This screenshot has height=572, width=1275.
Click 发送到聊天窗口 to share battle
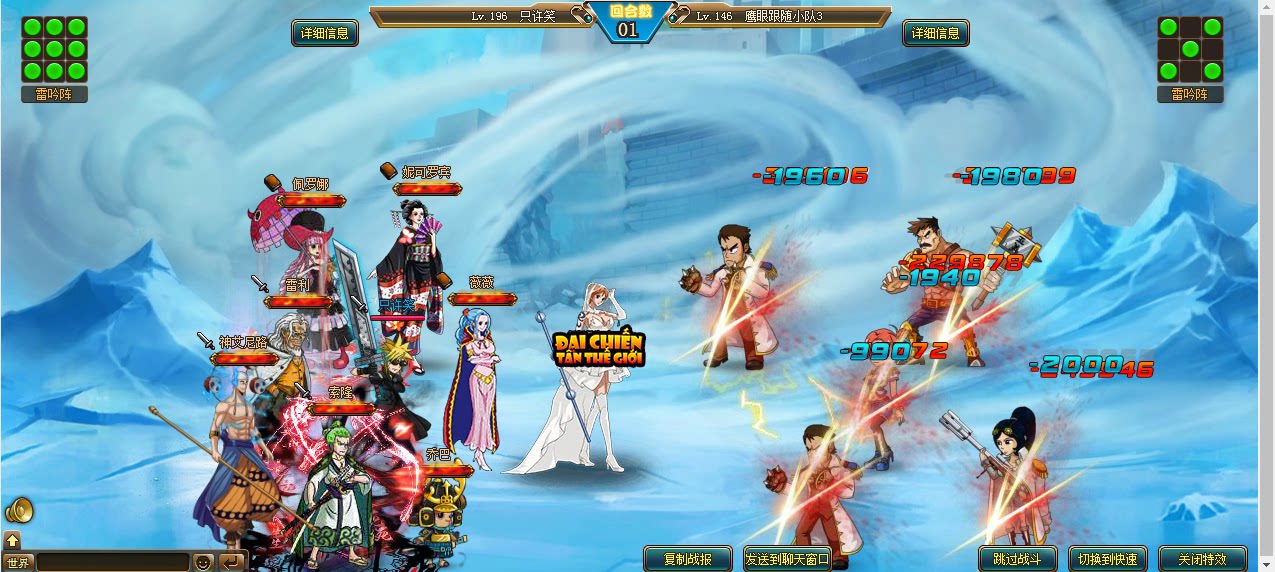tap(788, 559)
